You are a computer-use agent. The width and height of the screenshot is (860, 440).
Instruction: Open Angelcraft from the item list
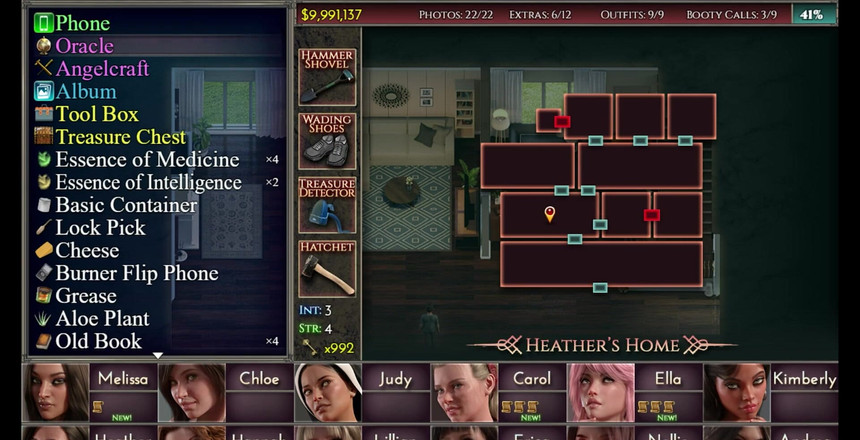pos(102,69)
